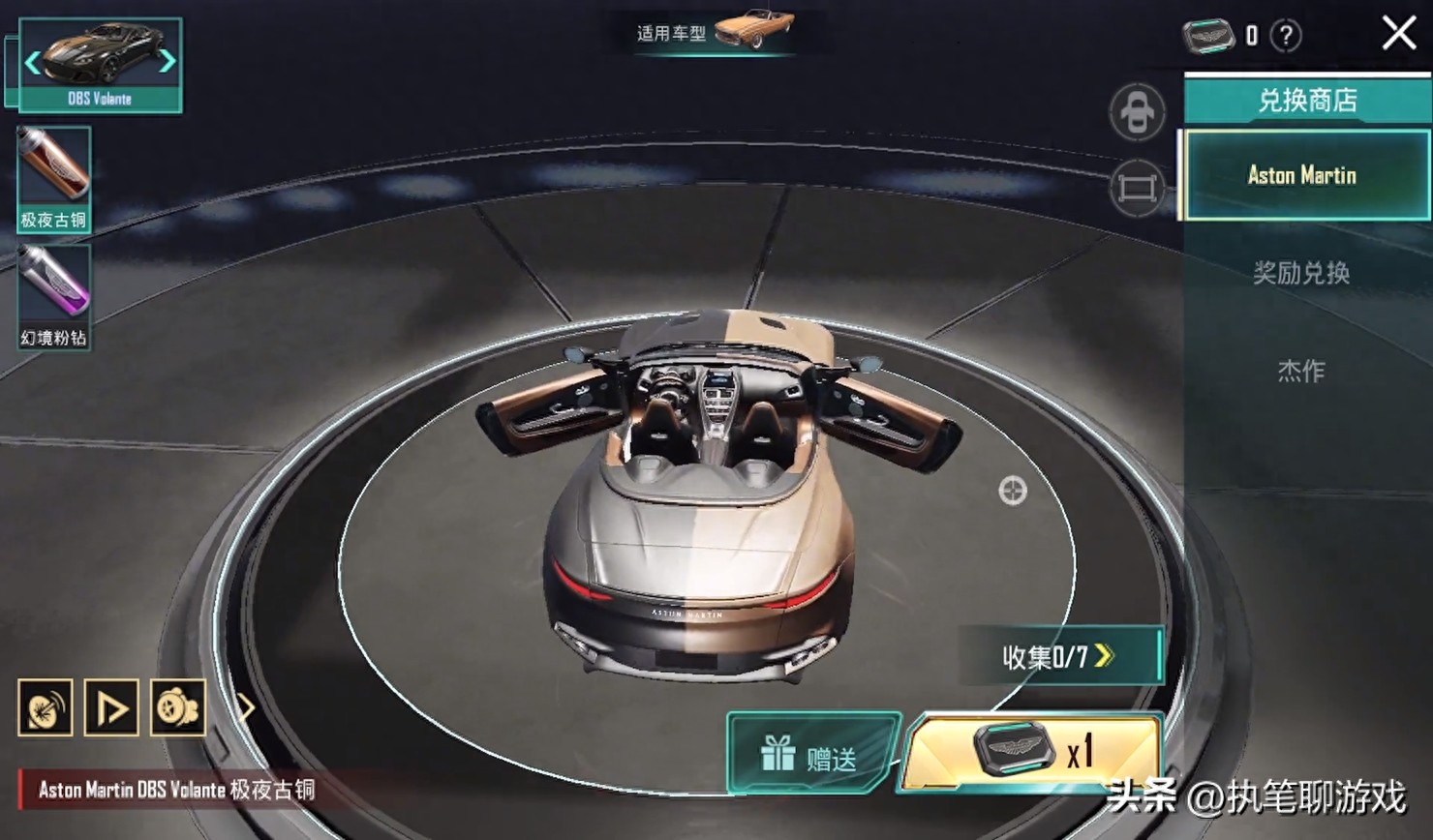Switch to the 奖励兑换 tab
Viewport: 1433px width, 840px height.
tap(1301, 274)
